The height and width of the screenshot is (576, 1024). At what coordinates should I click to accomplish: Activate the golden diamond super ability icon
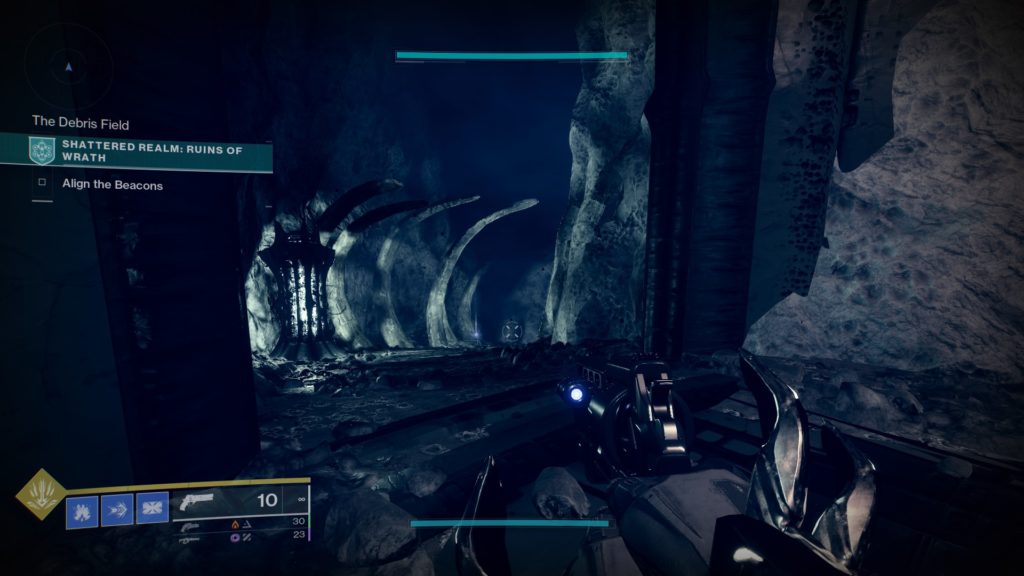41,494
